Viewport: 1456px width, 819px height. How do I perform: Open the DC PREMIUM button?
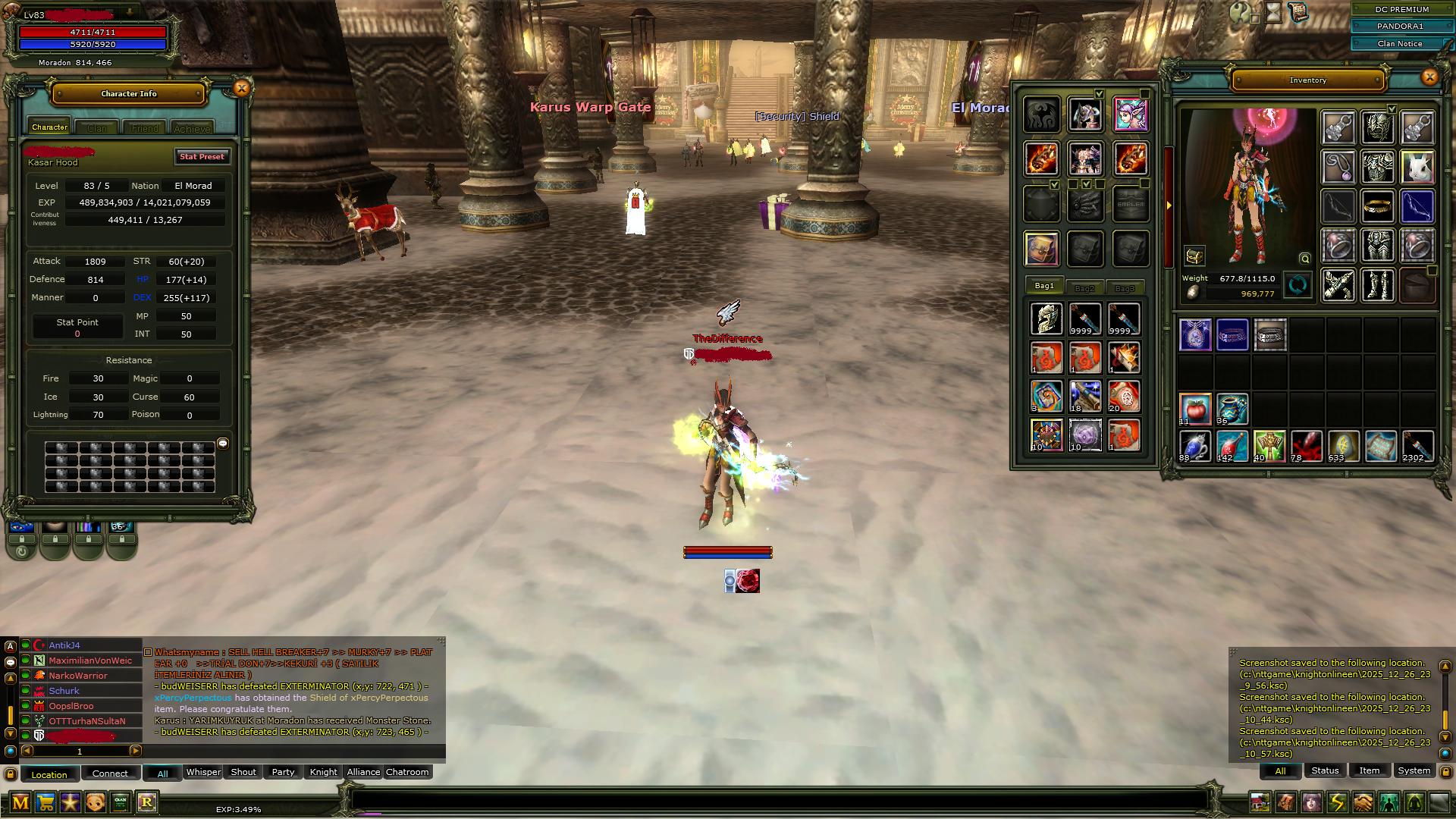pos(1401,9)
